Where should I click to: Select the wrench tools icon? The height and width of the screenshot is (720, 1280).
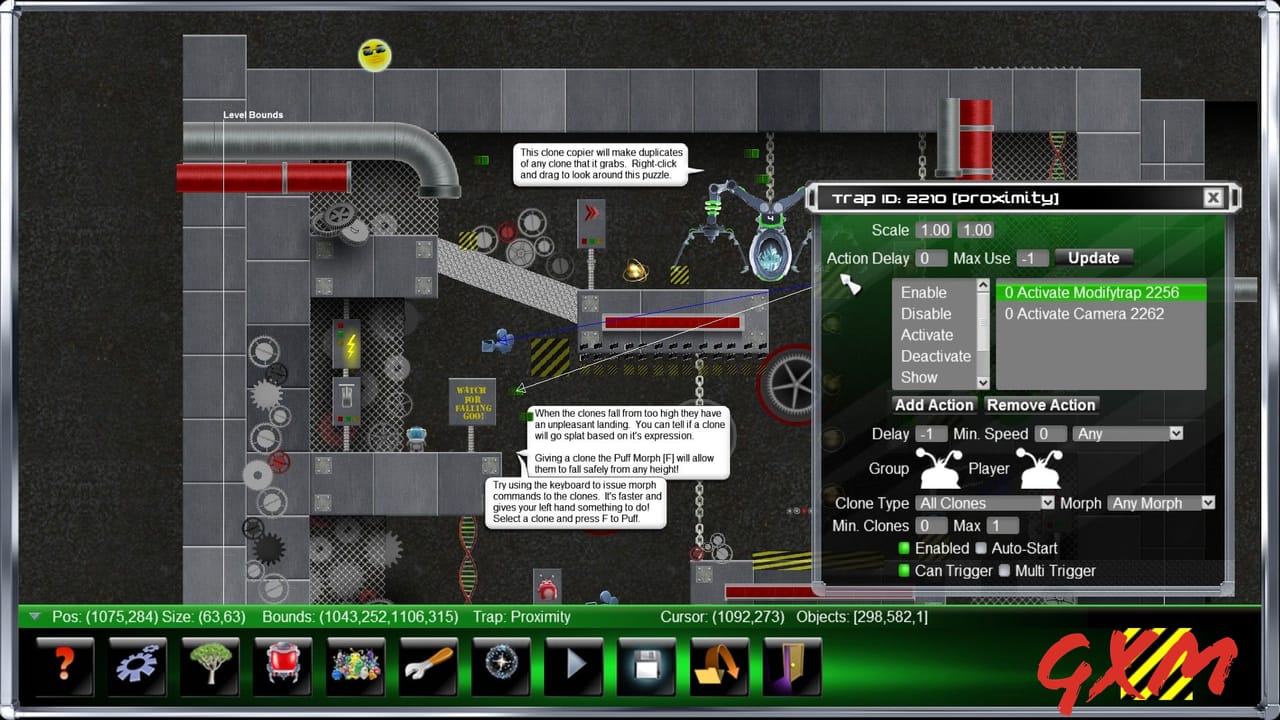pyautogui.click(x=428, y=665)
